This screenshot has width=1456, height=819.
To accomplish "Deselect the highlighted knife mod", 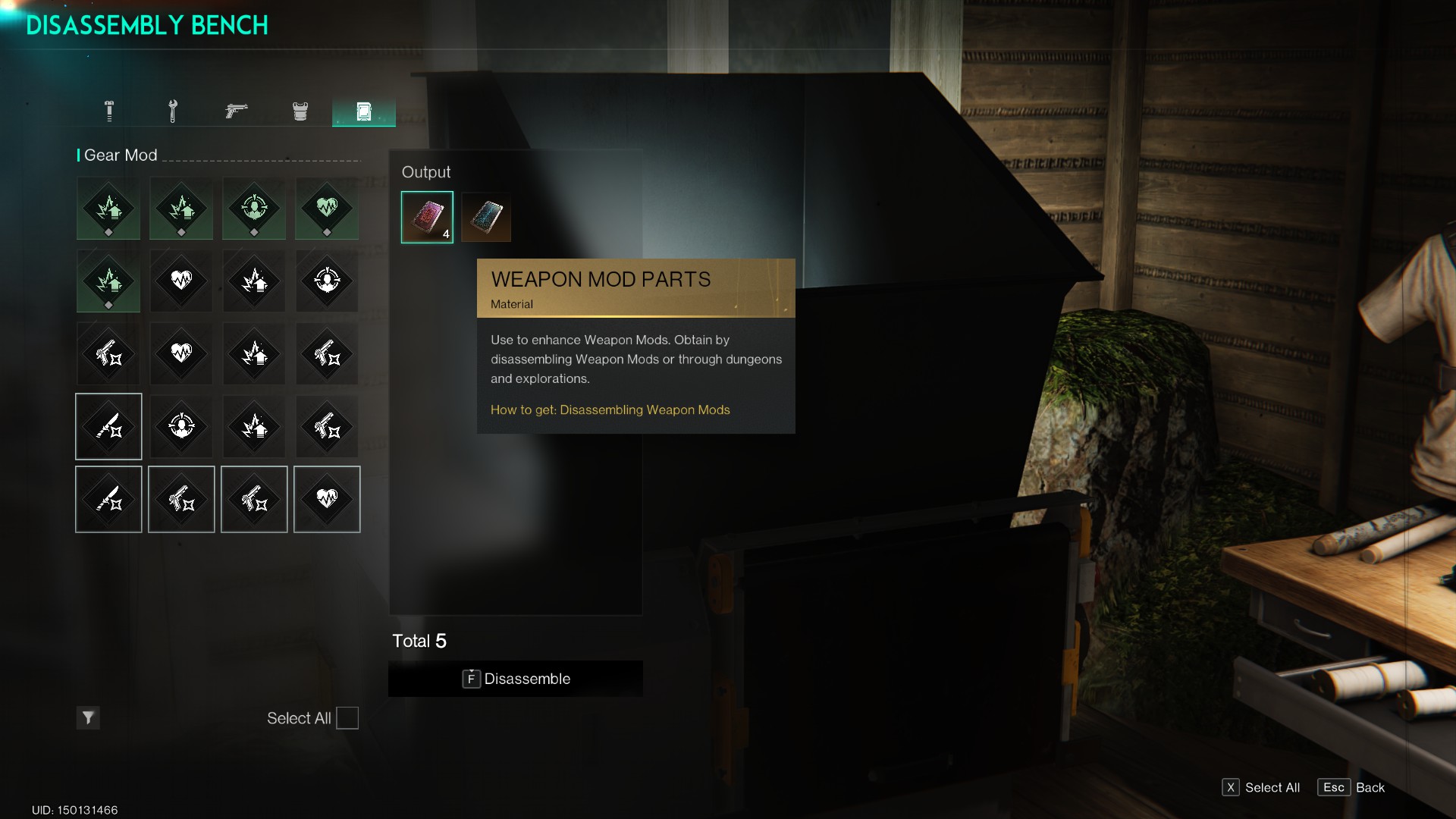I will [x=108, y=426].
